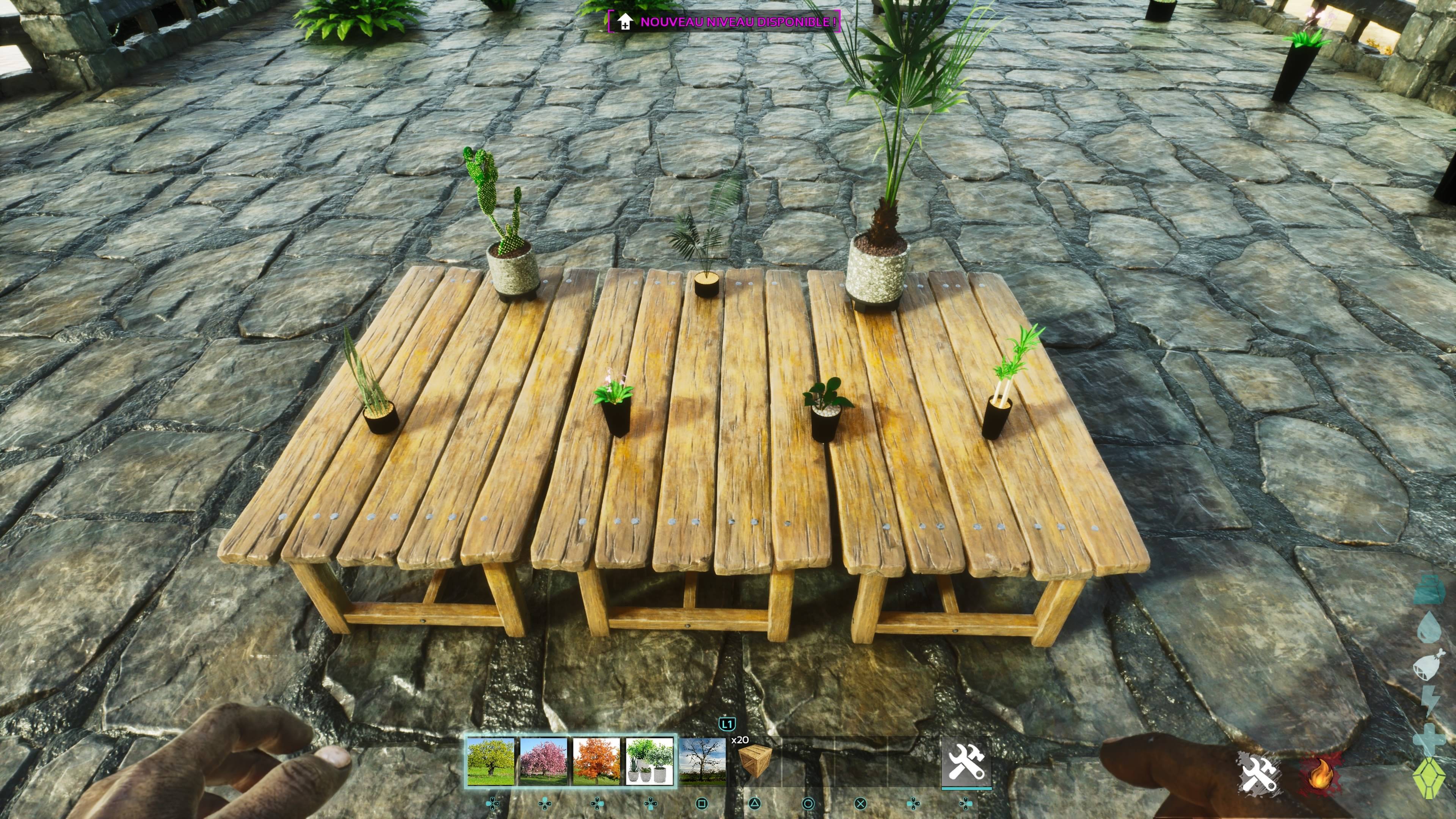This screenshot has width=1456, height=819.
Task: Select the bare leafless tree slot
Action: [703, 761]
